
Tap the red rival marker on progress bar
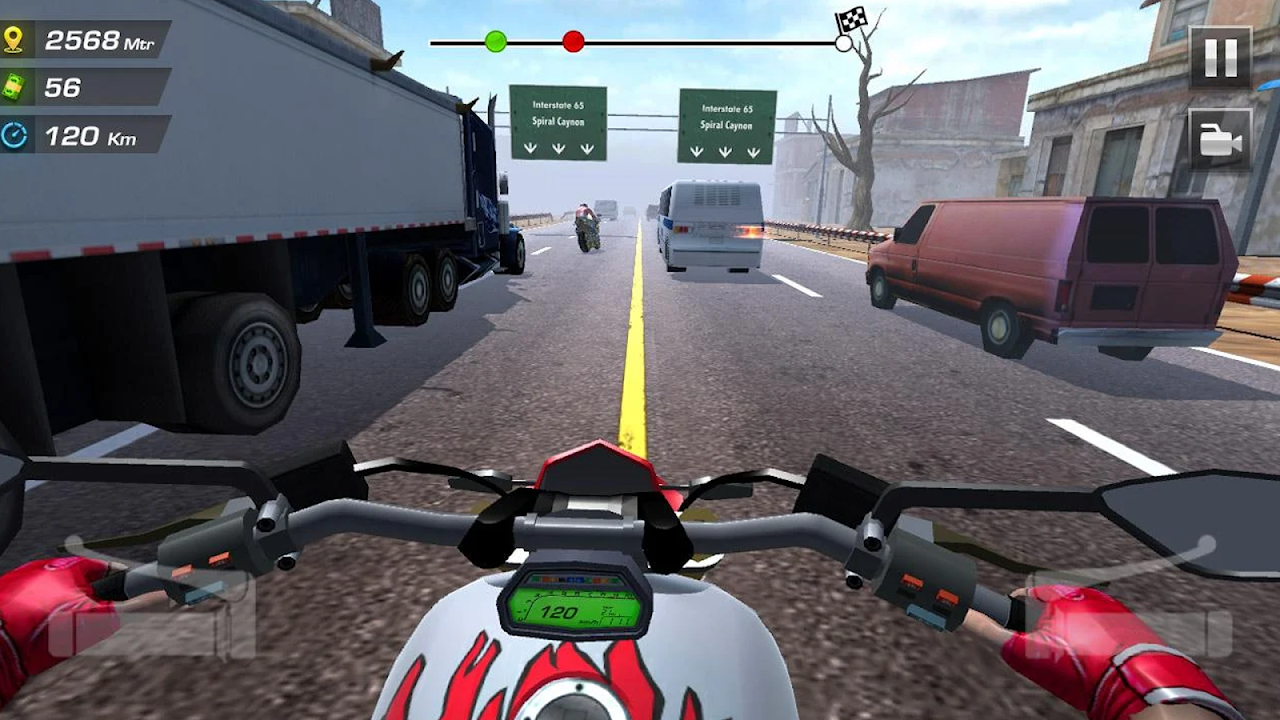(571, 42)
